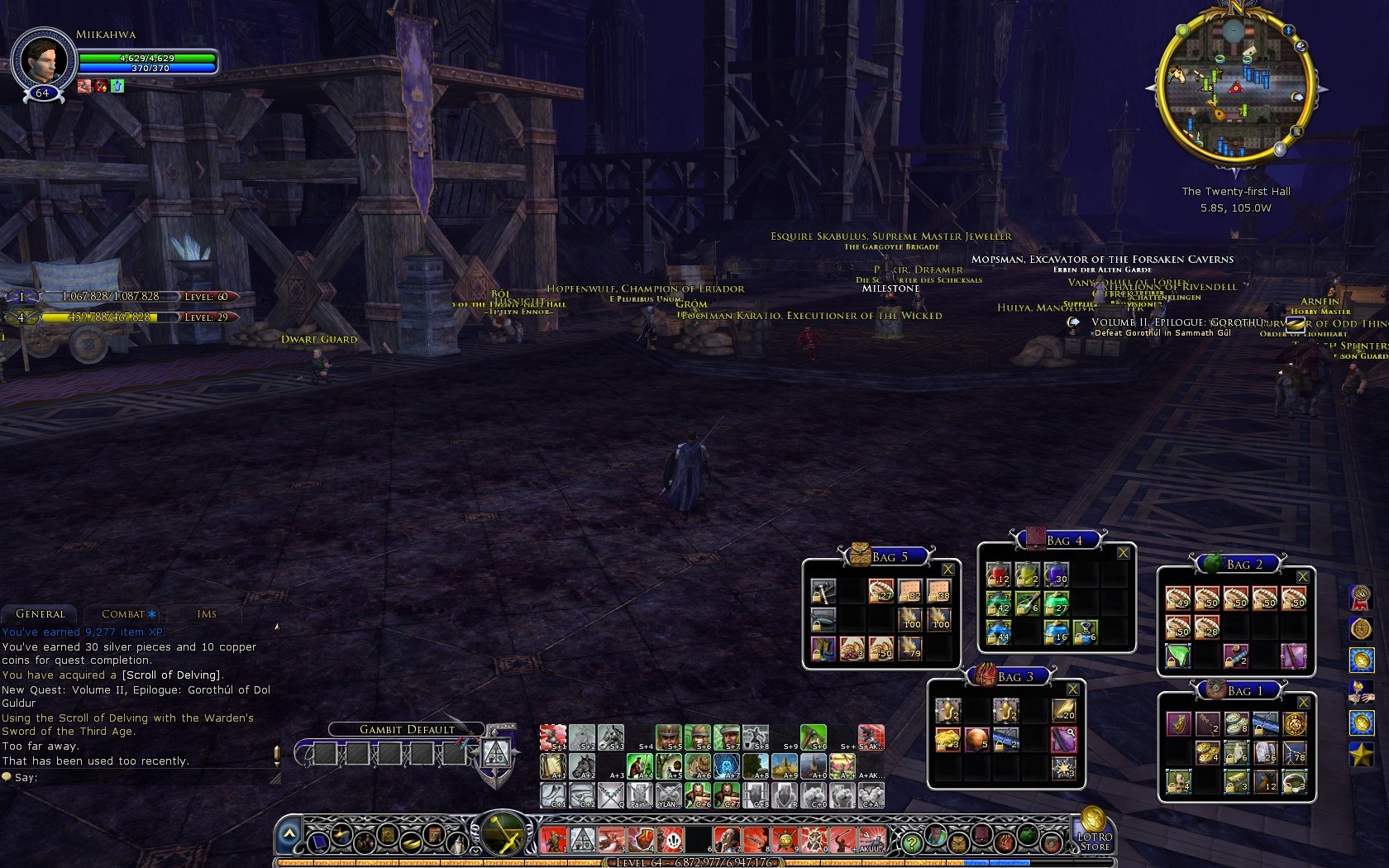Click the gold star alert icon
1389x868 pixels.
pos(1361,754)
